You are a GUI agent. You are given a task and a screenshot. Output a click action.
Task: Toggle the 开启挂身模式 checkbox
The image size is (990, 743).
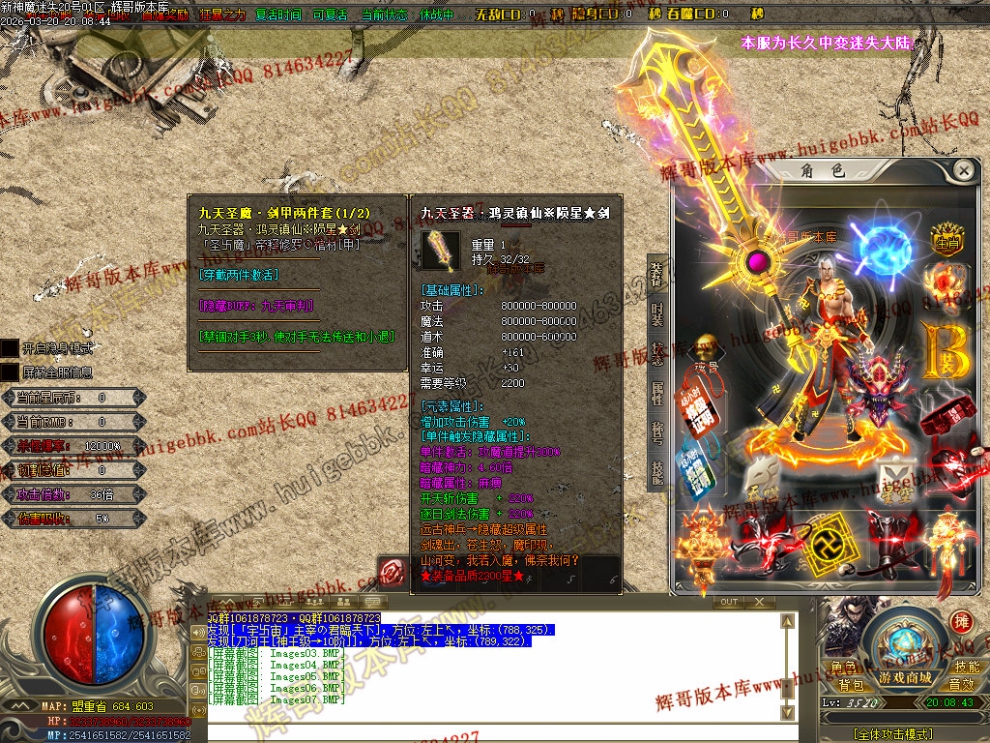[9, 348]
